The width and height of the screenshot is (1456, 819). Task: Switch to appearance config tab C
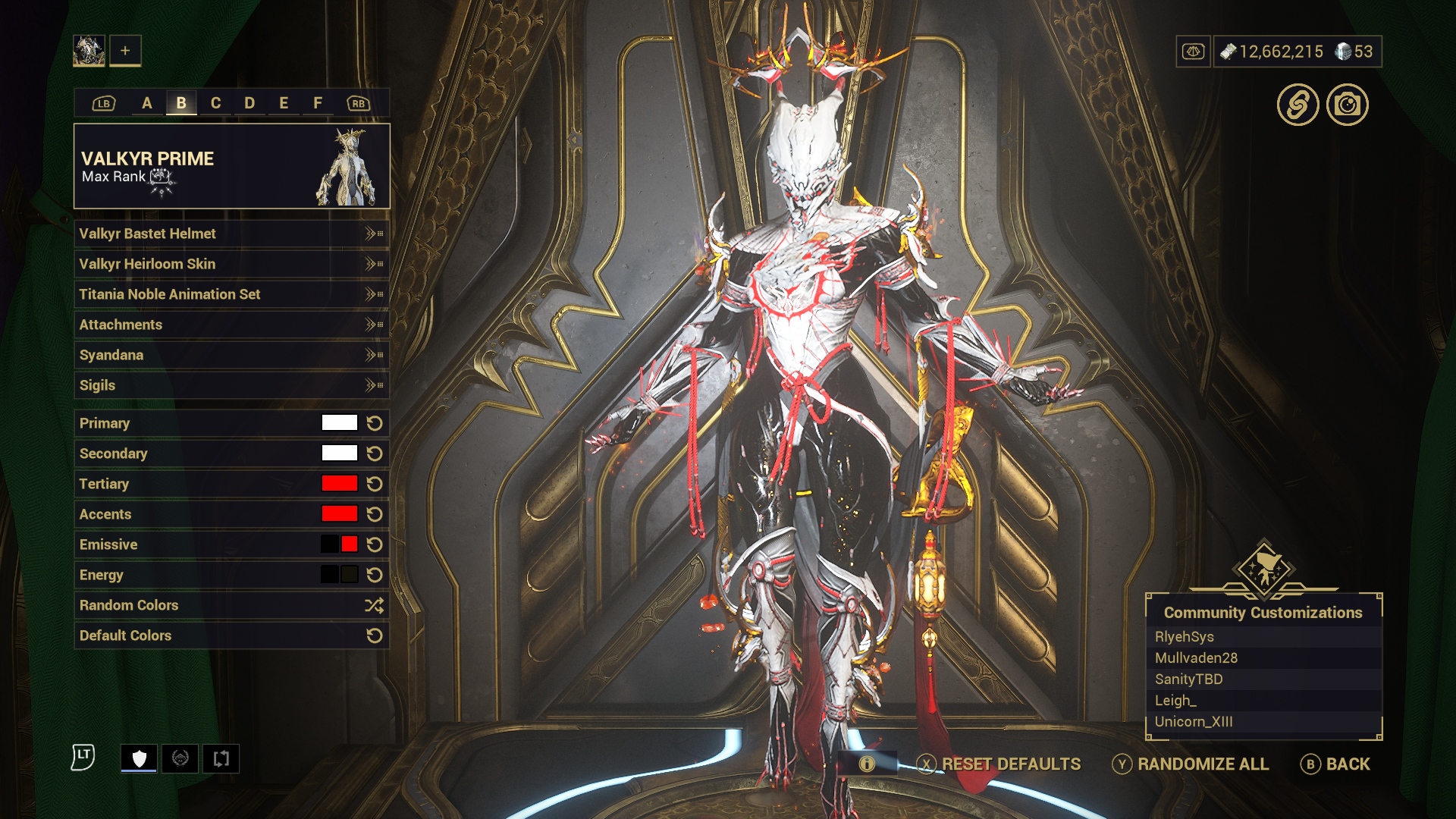coord(215,103)
